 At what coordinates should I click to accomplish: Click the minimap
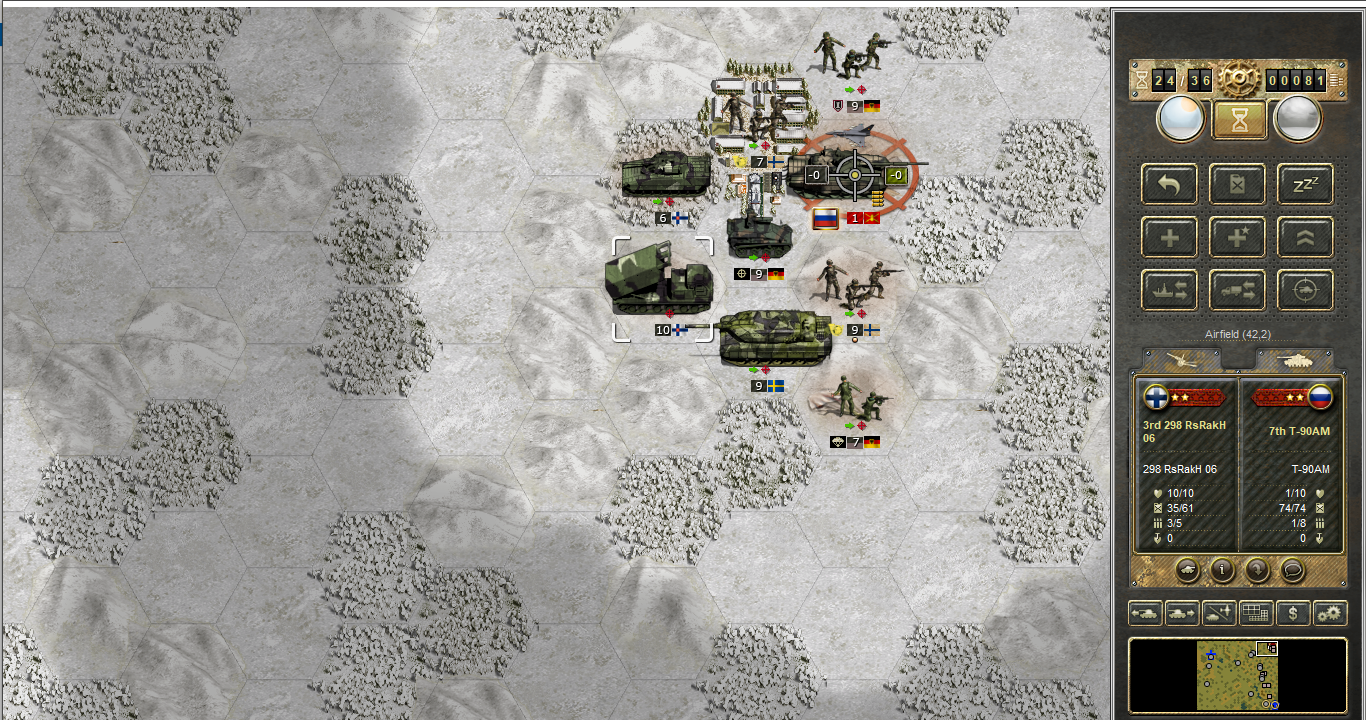coord(1237,675)
